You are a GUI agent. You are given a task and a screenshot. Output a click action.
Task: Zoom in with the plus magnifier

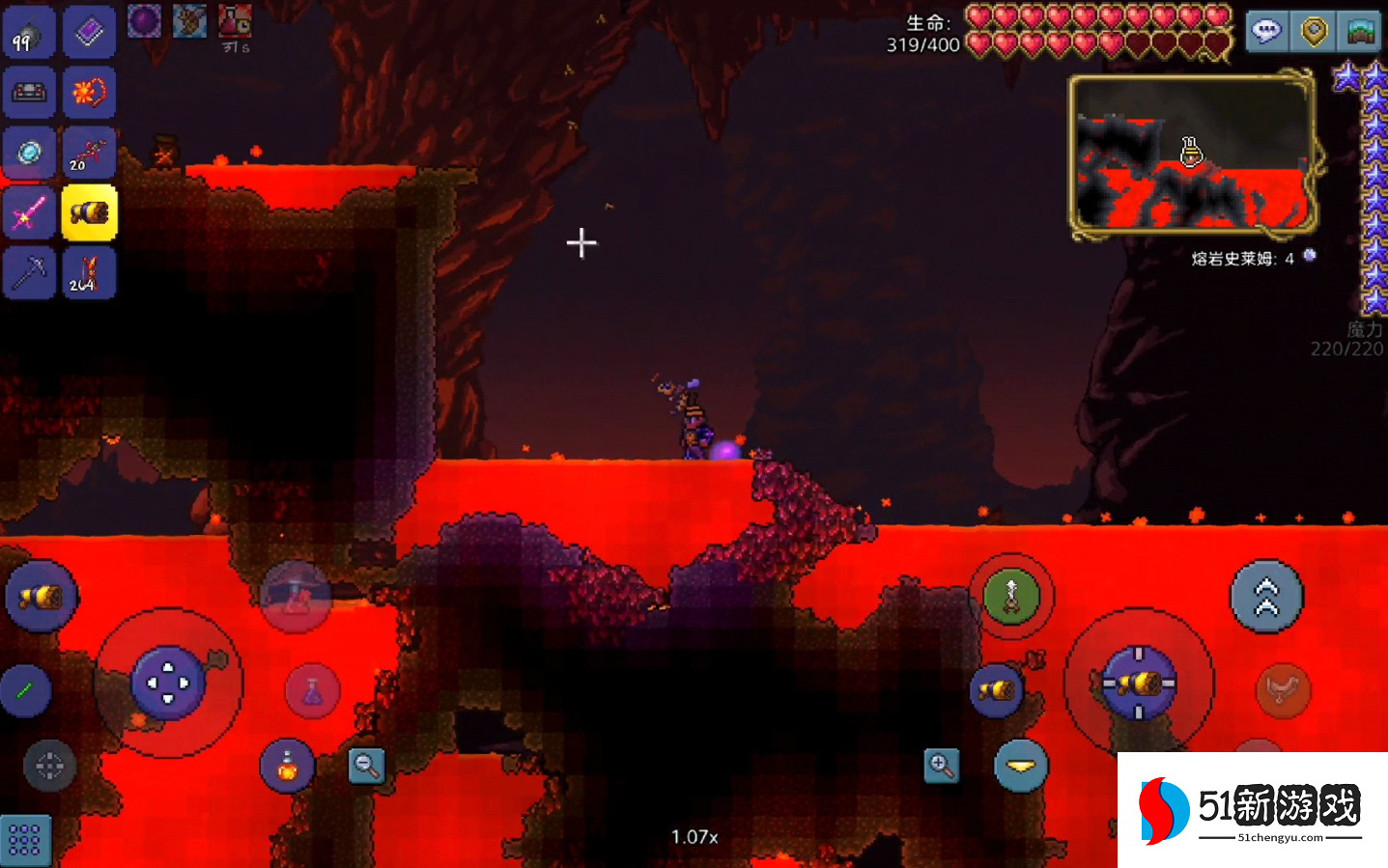[941, 767]
